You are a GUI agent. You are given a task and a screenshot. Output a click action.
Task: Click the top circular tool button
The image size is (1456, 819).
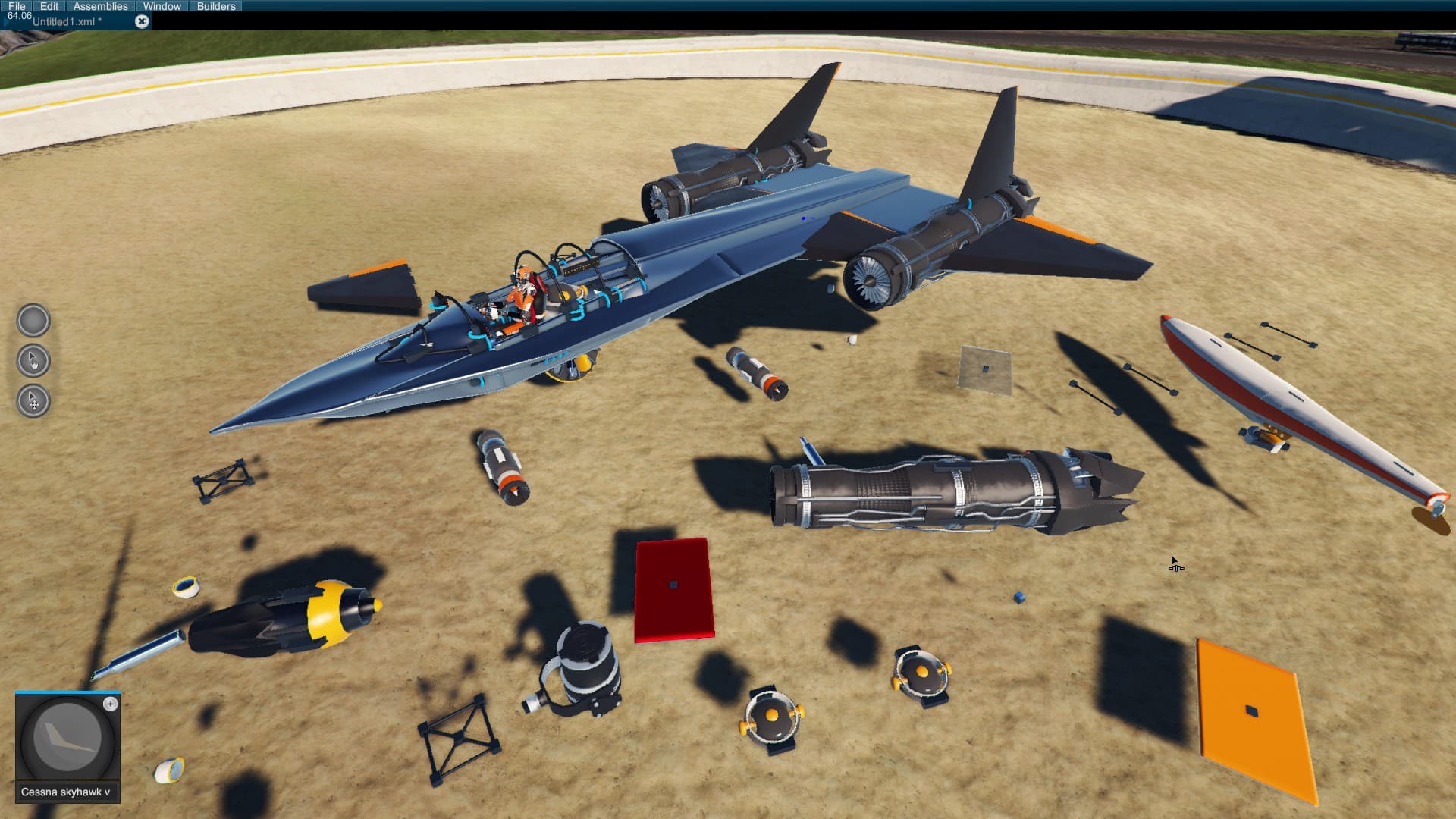32,319
